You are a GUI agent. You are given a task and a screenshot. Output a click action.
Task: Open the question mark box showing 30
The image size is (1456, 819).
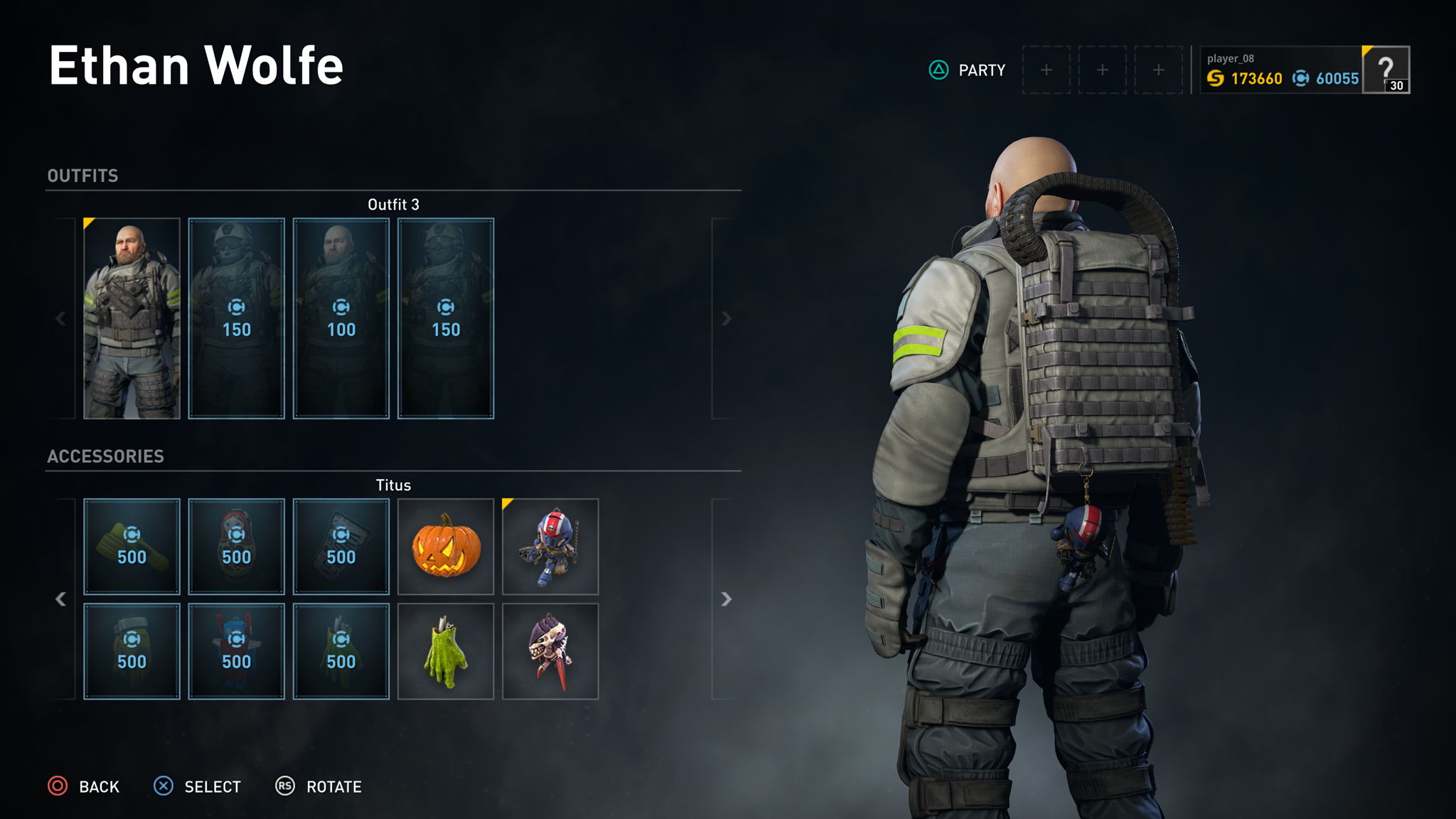coord(1386,70)
